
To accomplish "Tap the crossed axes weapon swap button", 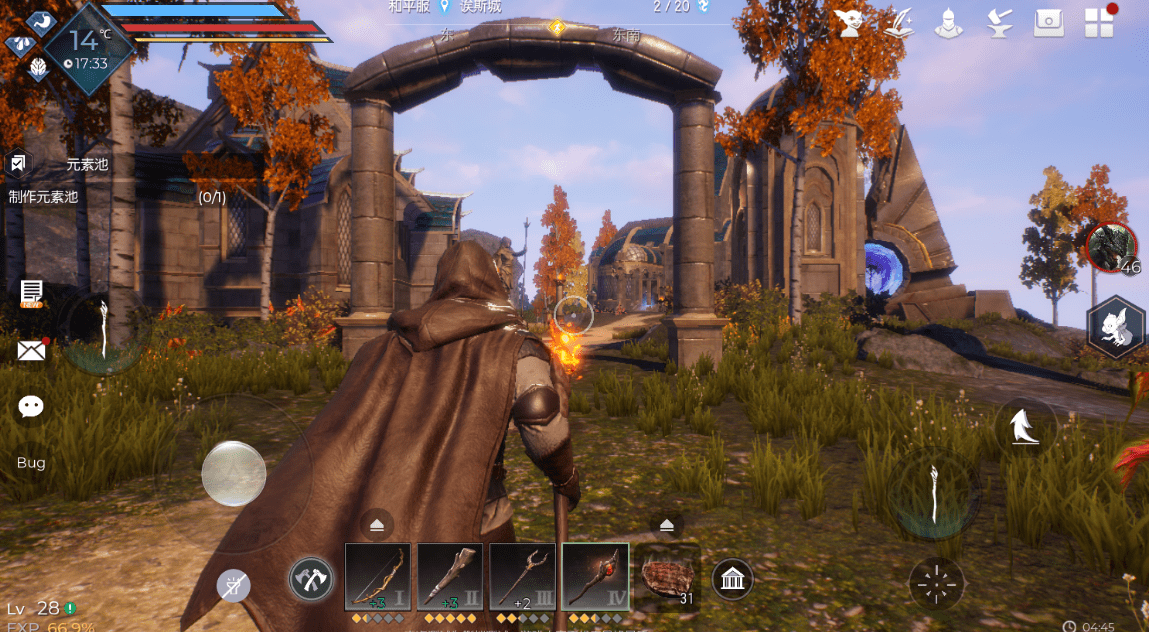I will point(310,579).
